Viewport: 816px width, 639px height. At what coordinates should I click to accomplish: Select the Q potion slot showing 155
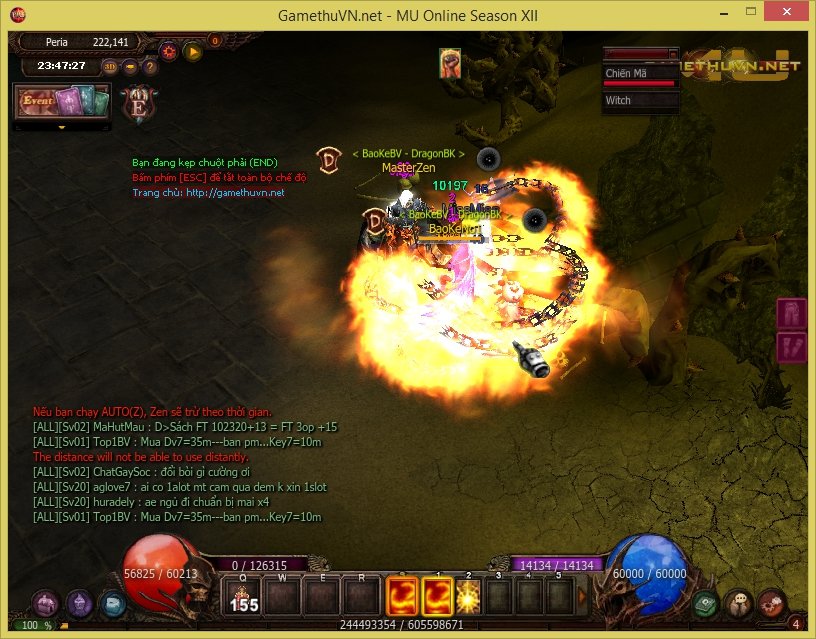pyautogui.click(x=244, y=597)
